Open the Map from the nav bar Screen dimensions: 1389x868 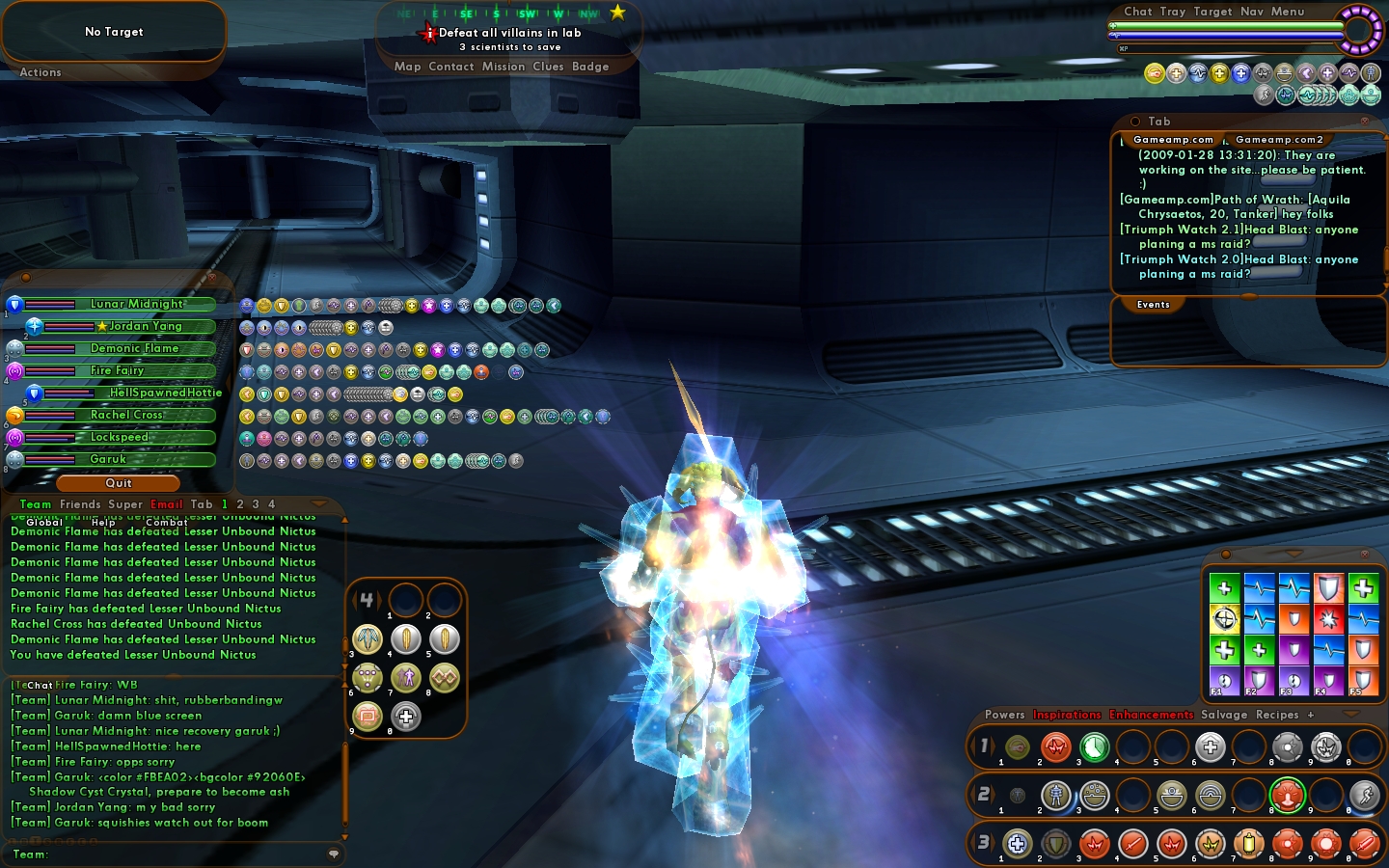407,67
